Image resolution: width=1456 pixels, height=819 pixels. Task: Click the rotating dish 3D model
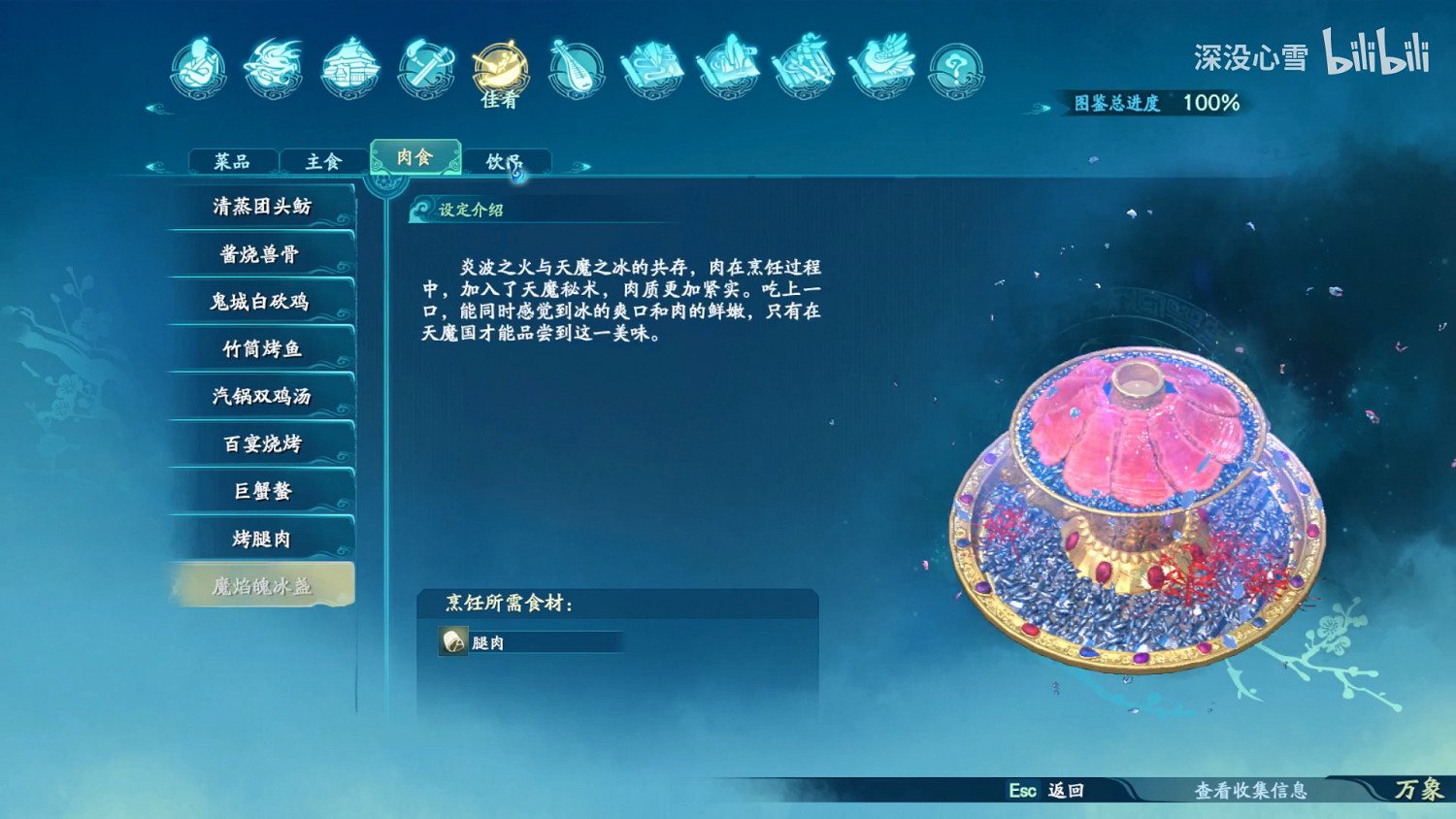[1136, 505]
